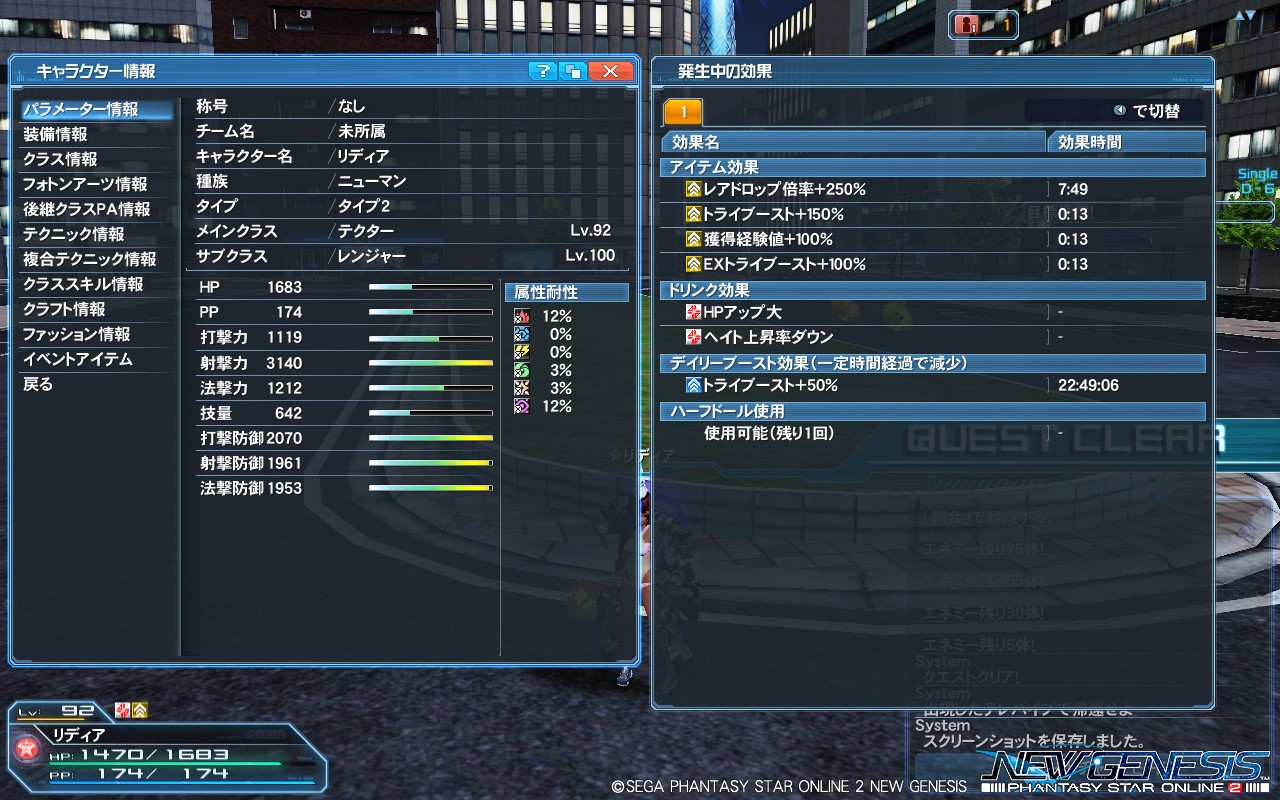Click the 法撃力 stat progress bar
1280x800 pixels.
pos(430,388)
